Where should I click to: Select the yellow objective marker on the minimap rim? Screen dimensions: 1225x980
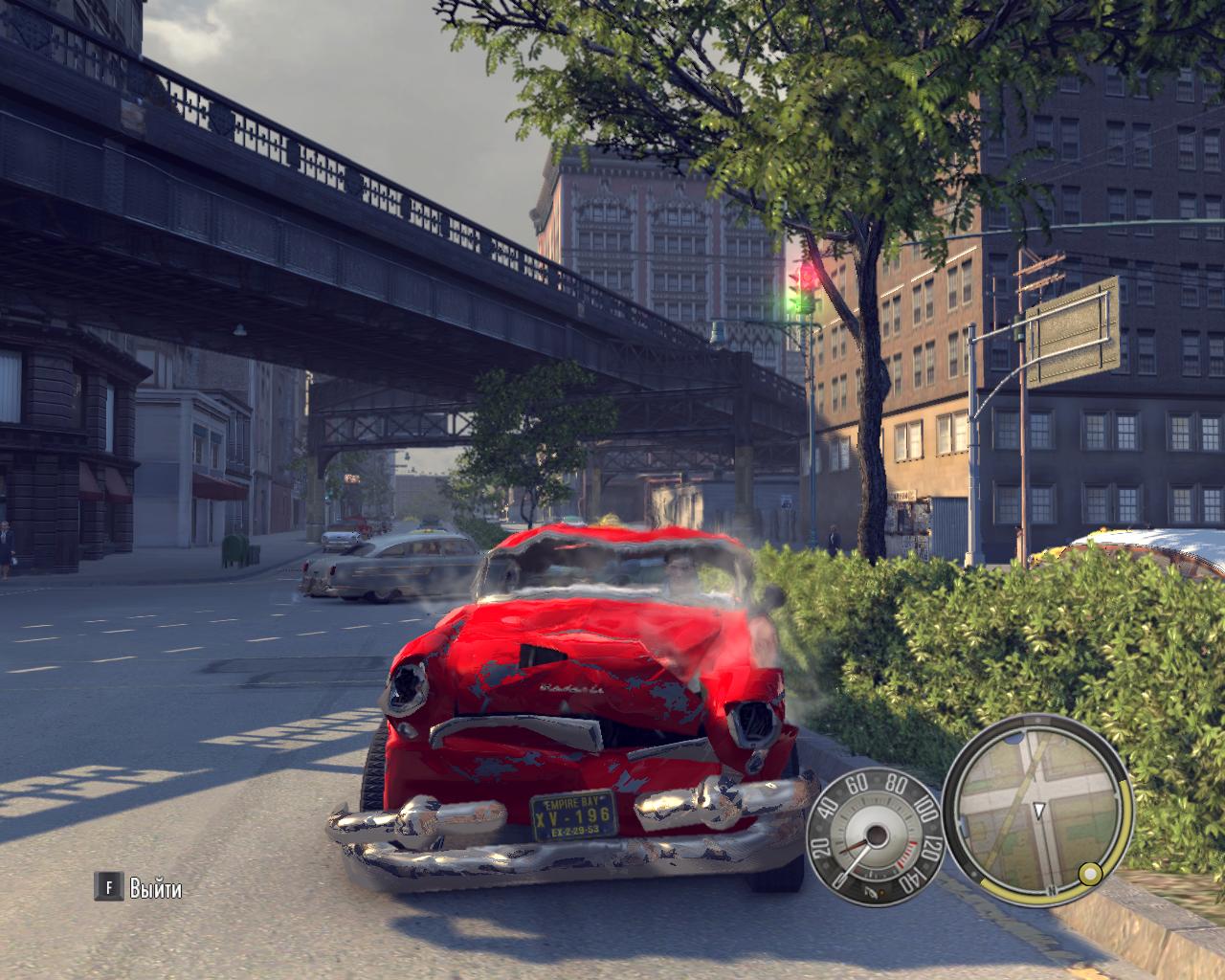1089,873
